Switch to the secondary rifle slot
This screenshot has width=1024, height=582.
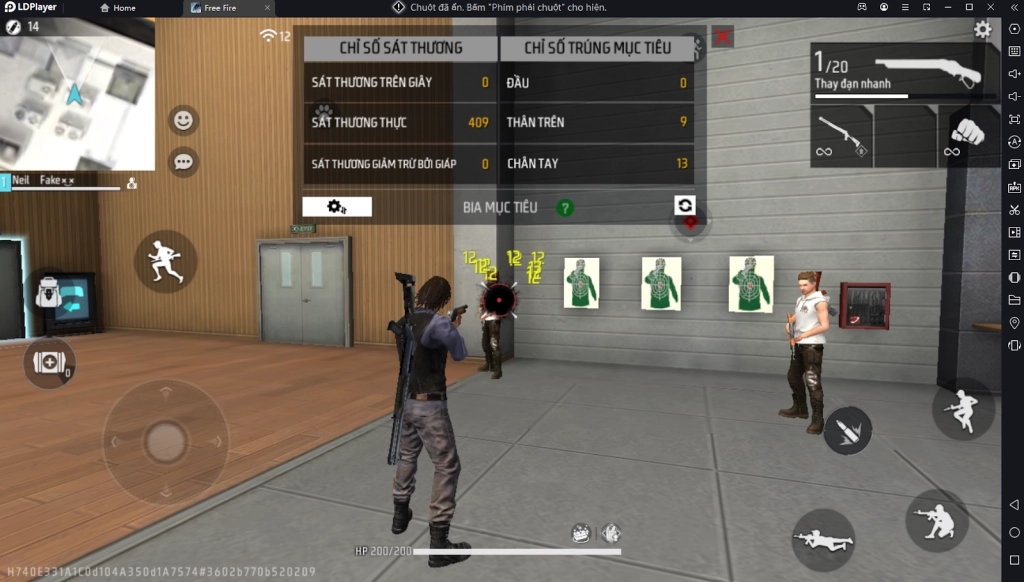[x=840, y=136]
